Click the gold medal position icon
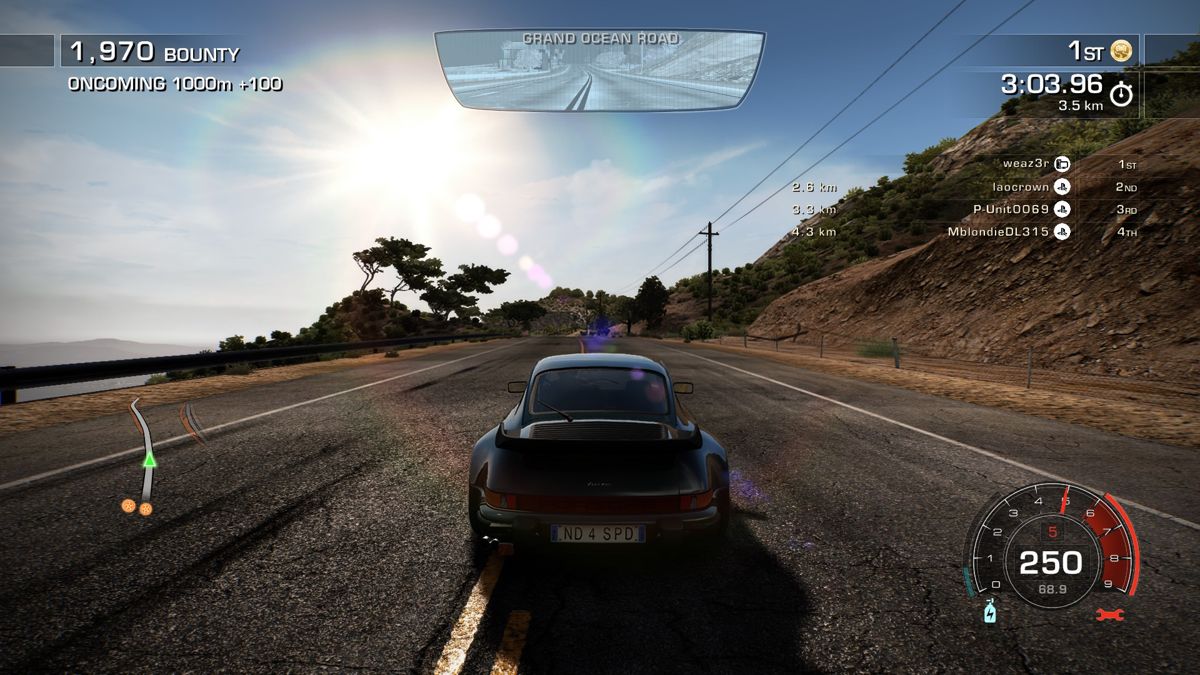The image size is (1200, 675). tap(1121, 50)
